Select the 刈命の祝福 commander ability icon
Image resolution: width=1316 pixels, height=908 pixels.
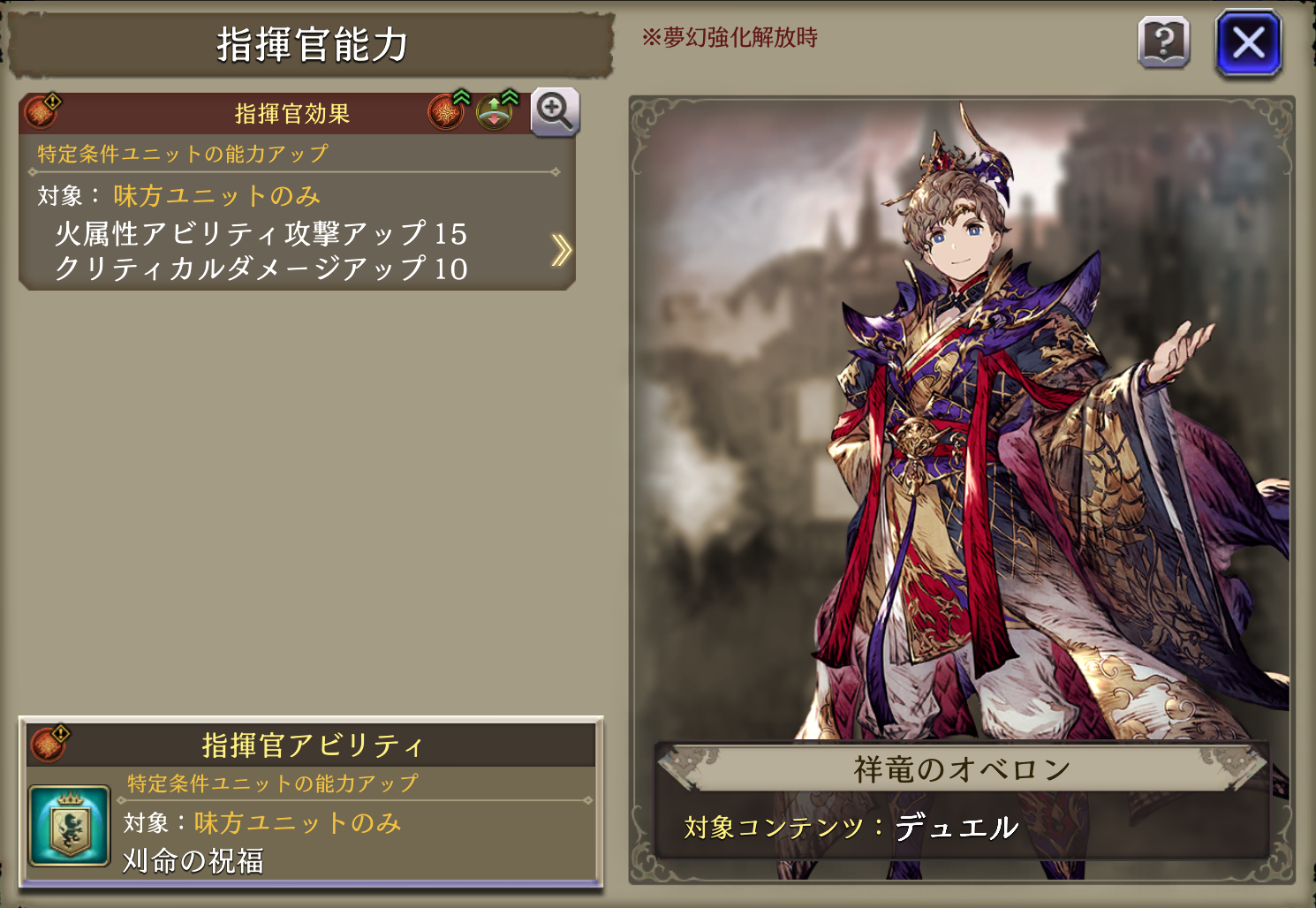click(x=69, y=826)
